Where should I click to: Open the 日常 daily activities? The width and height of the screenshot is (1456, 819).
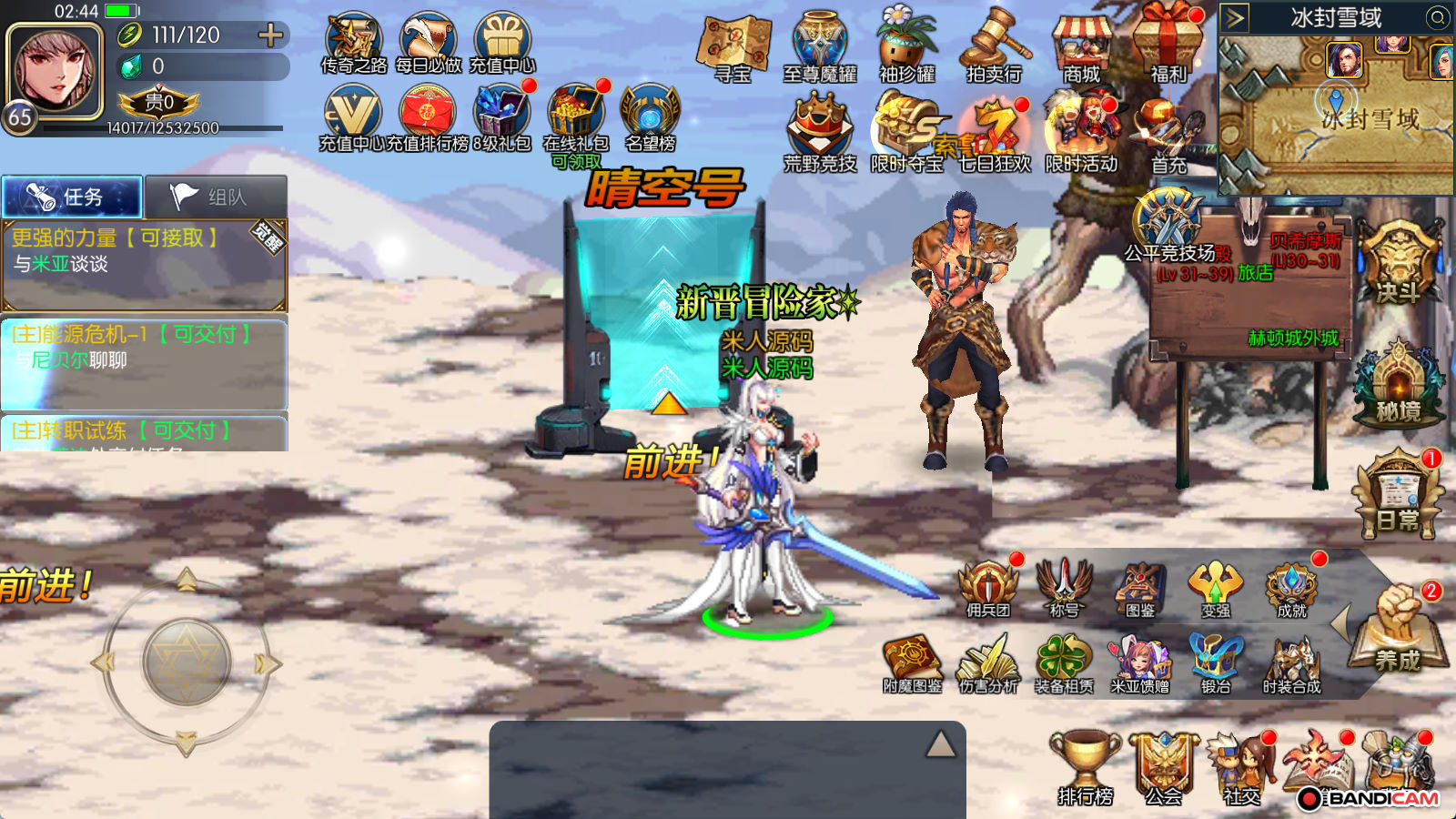tap(1398, 496)
